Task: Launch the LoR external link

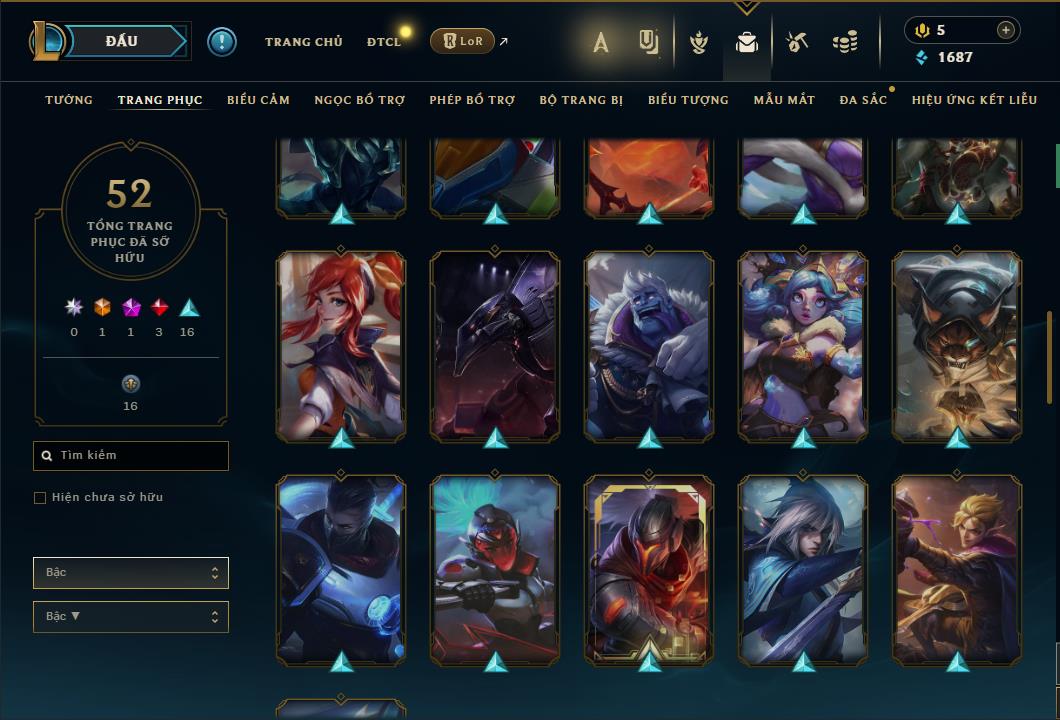Action: (464, 41)
